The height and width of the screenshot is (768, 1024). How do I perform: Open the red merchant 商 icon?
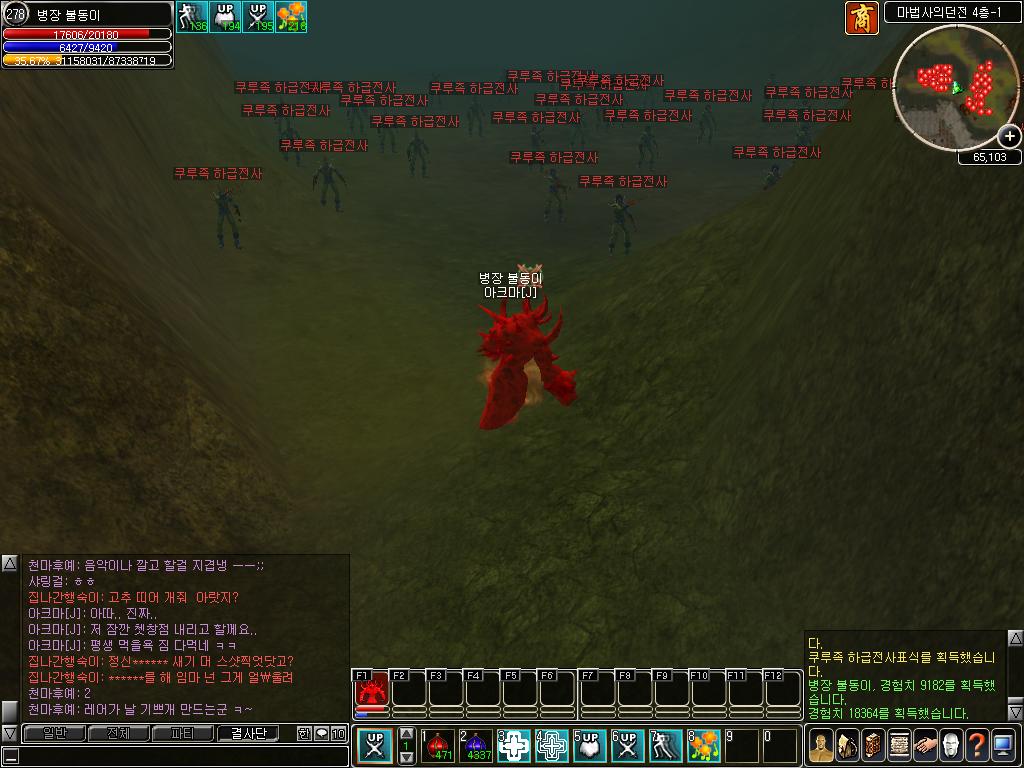coord(861,18)
